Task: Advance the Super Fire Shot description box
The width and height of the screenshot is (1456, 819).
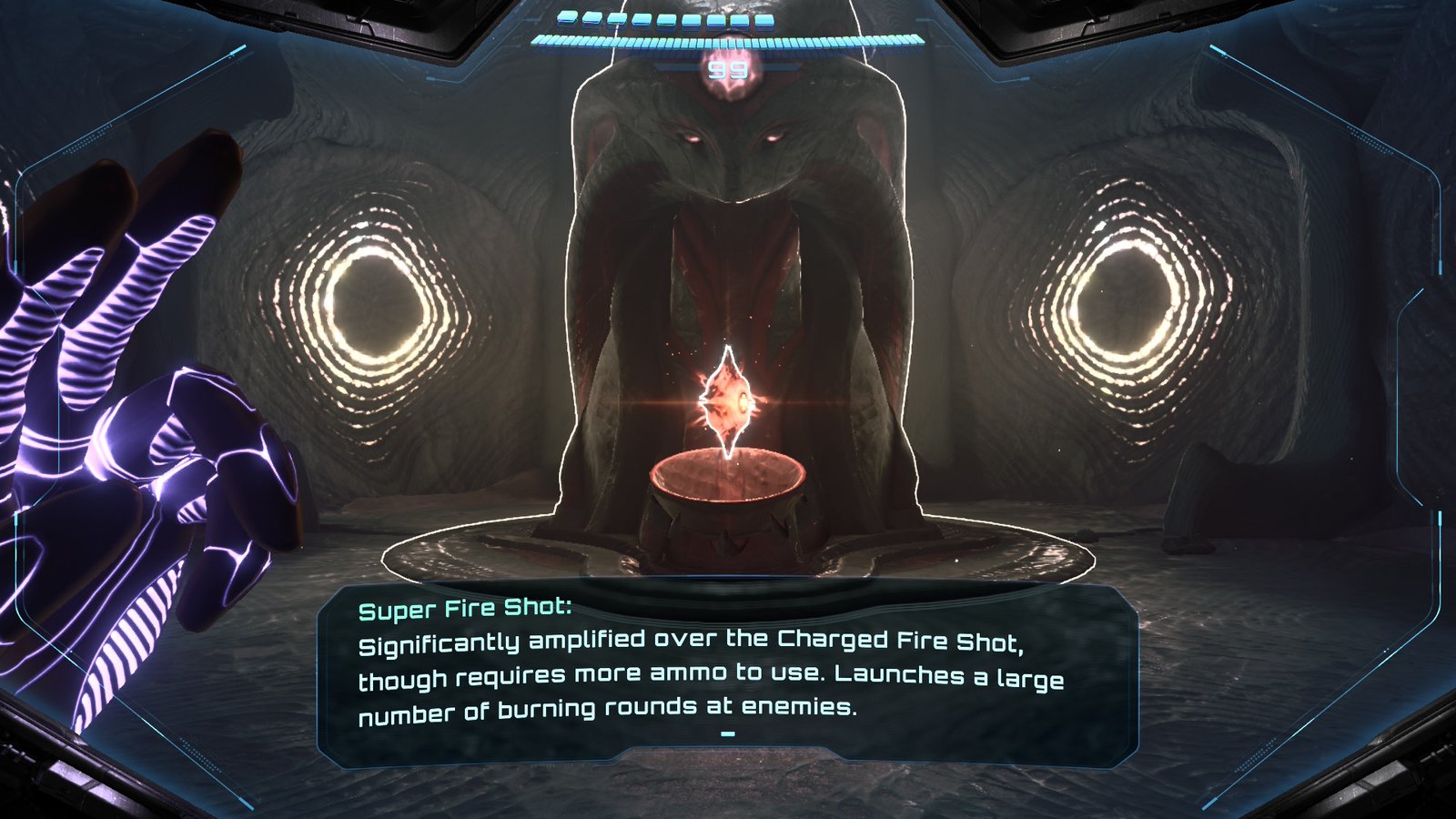Action: 727,733
